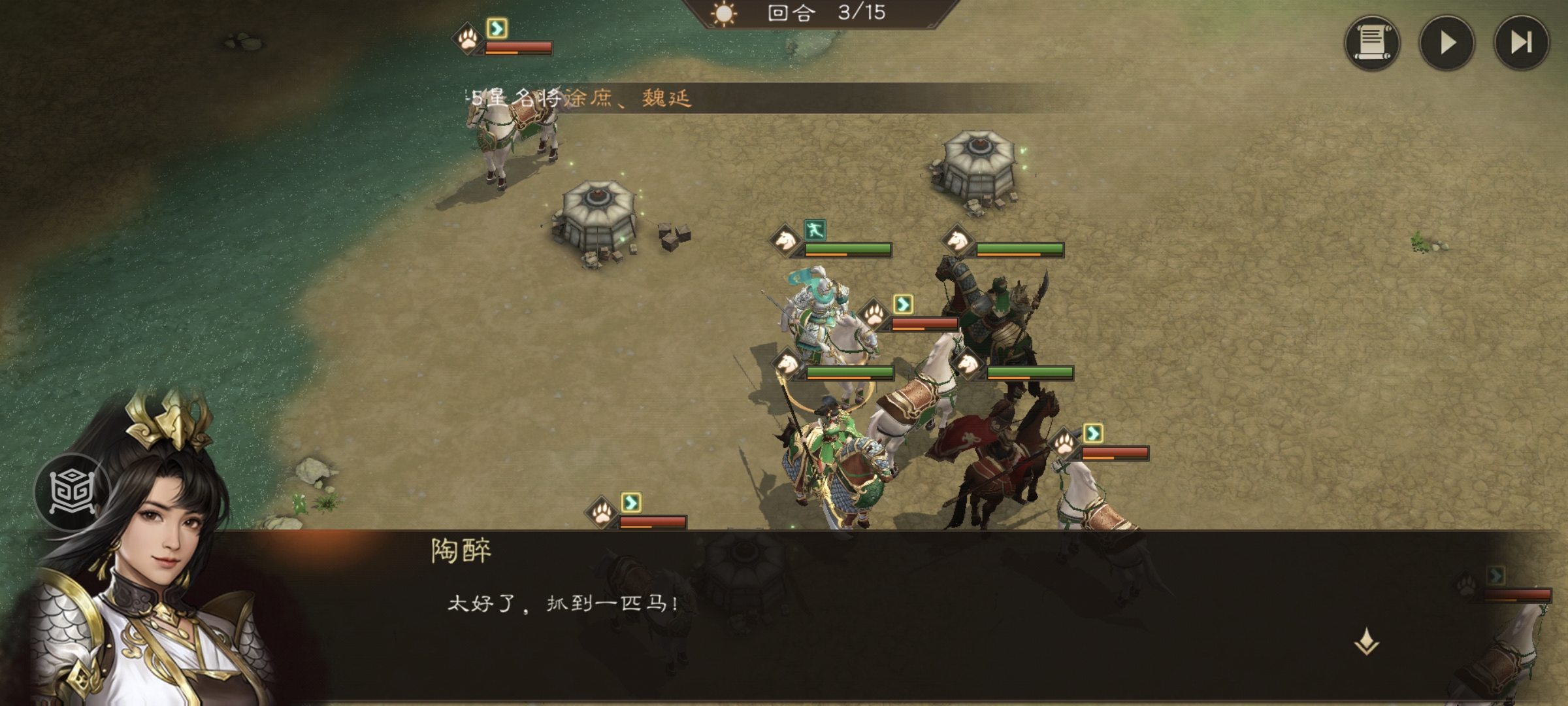Click the sun icon beside the turn counter
The width and height of the screenshot is (1568, 706).
tap(723, 15)
